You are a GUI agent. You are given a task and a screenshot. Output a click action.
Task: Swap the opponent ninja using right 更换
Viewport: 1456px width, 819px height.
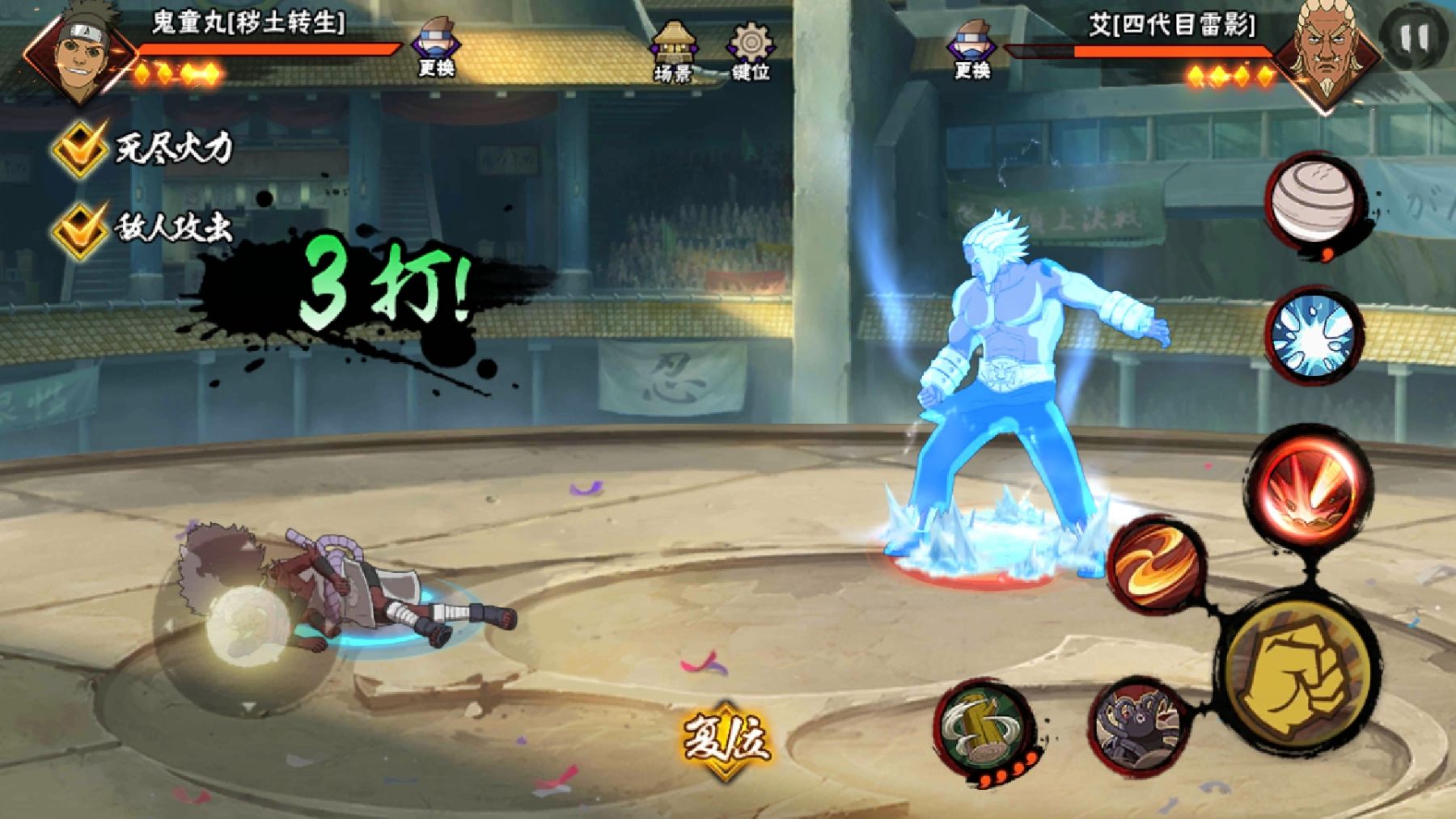coord(971,49)
